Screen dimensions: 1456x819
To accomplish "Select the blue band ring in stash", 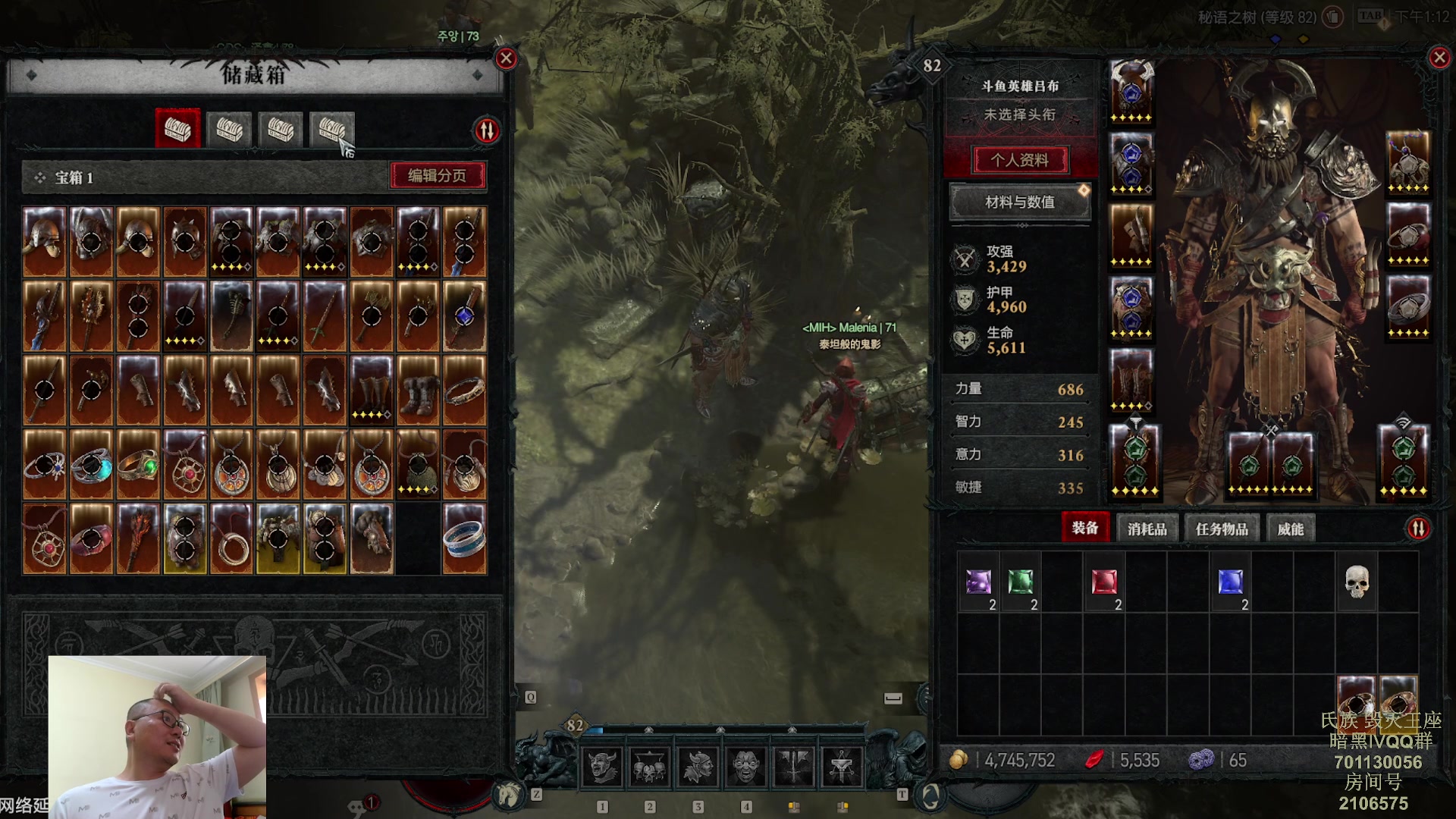I will click(x=464, y=538).
